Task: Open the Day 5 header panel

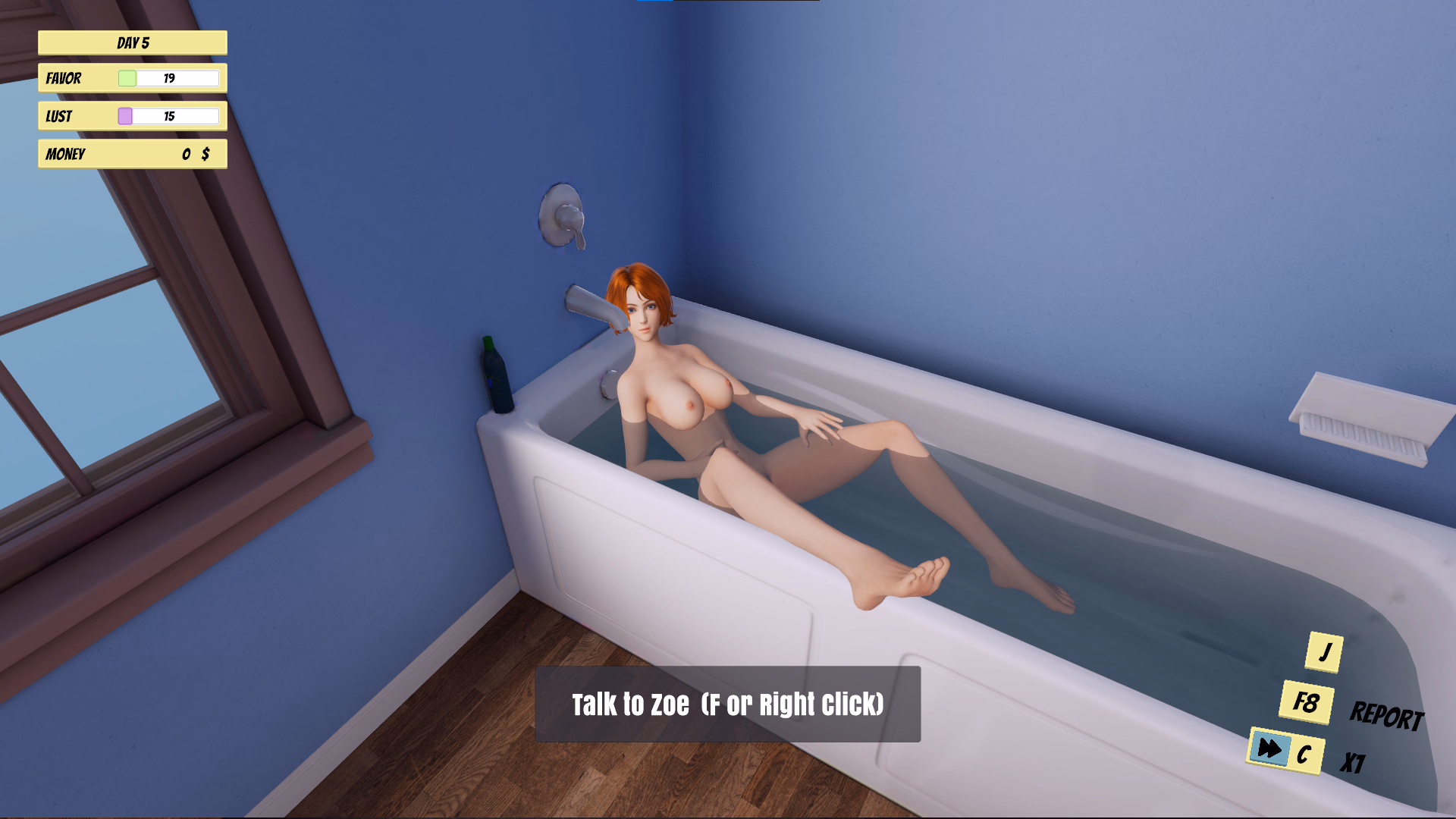Action: tap(132, 42)
